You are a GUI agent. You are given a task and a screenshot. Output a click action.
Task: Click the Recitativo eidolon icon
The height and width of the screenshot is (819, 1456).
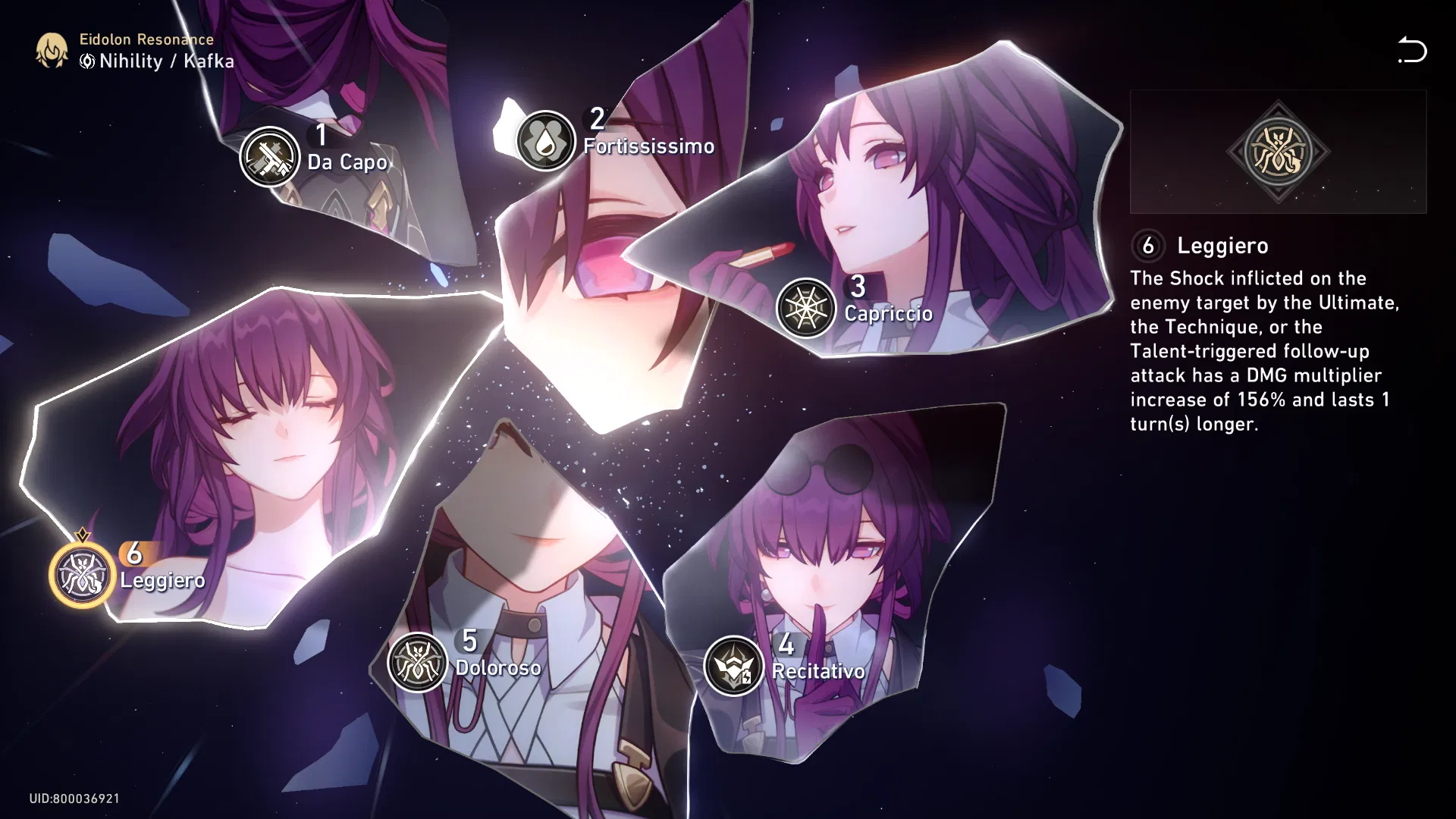[x=734, y=664]
